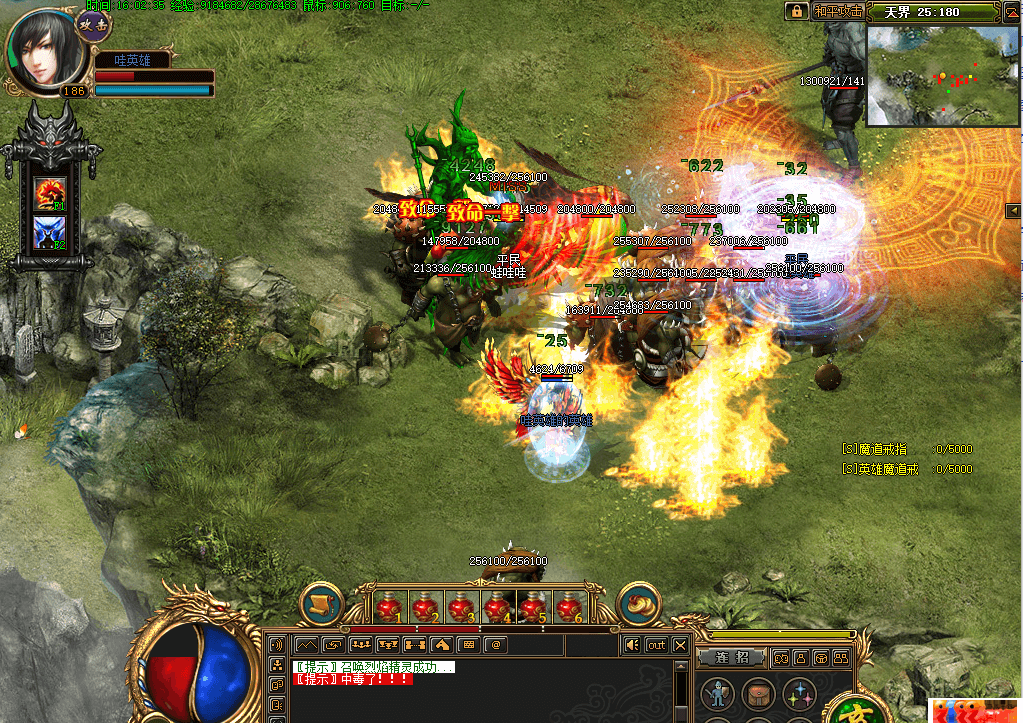Switch the 和平攻击 attack mode
1023x723 pixels.
click(837, 12)
